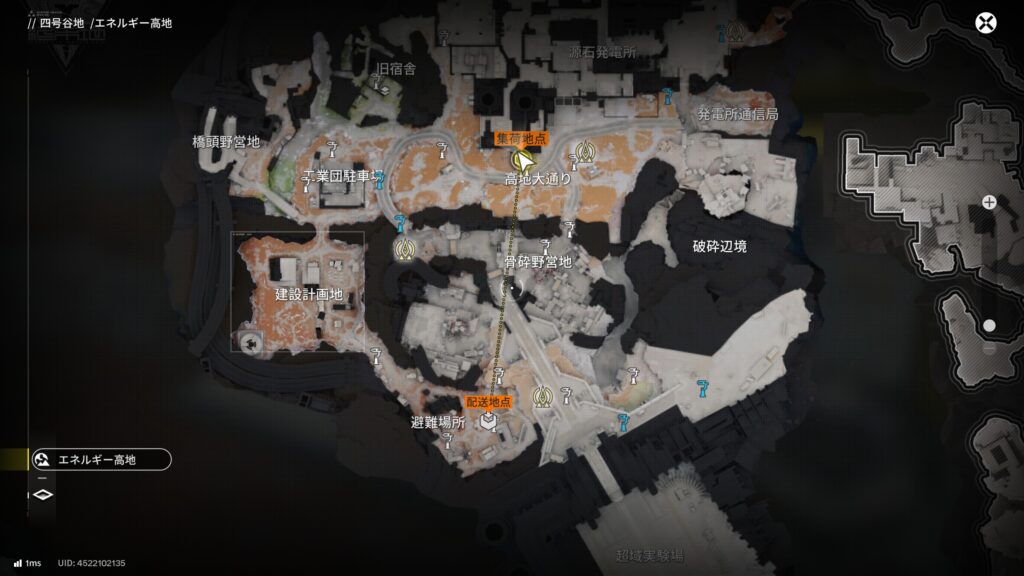The height and width of the screenshot is (576, 1024).
Task: Click the fast-travel marker near 避難場所
Action: point(543,398)
